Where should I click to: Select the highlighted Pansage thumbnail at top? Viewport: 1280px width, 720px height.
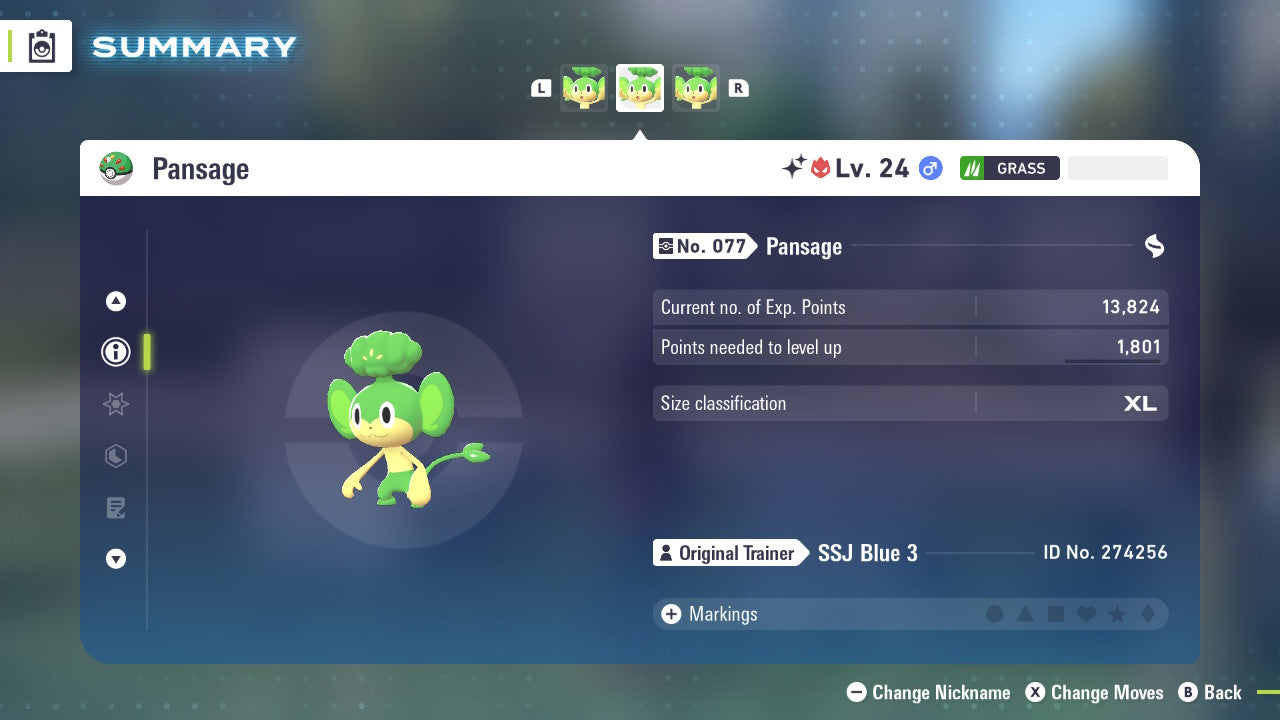[x=640, y=87]
